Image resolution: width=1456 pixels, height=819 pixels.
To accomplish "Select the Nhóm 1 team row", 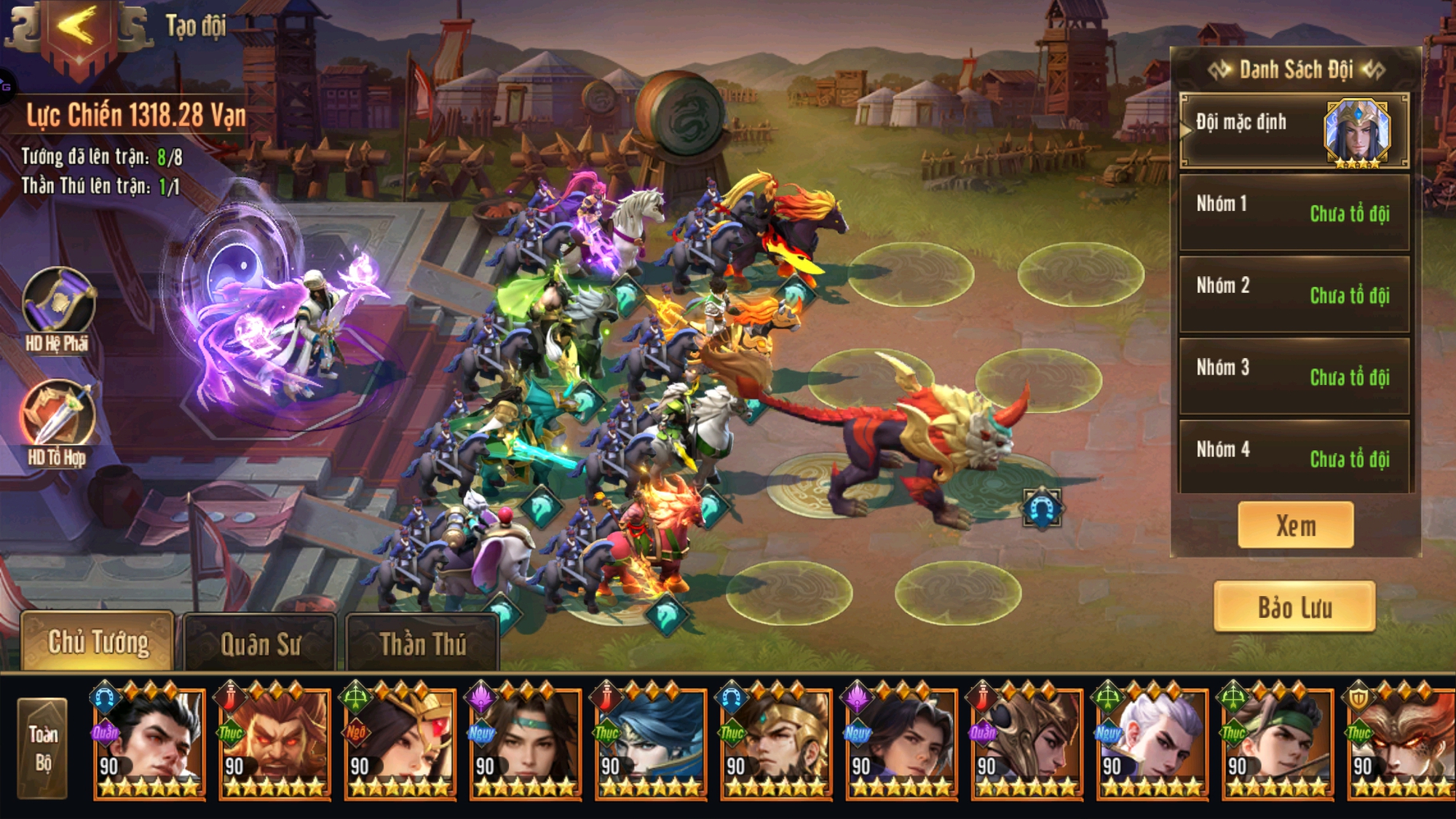I will (1294, 213).
